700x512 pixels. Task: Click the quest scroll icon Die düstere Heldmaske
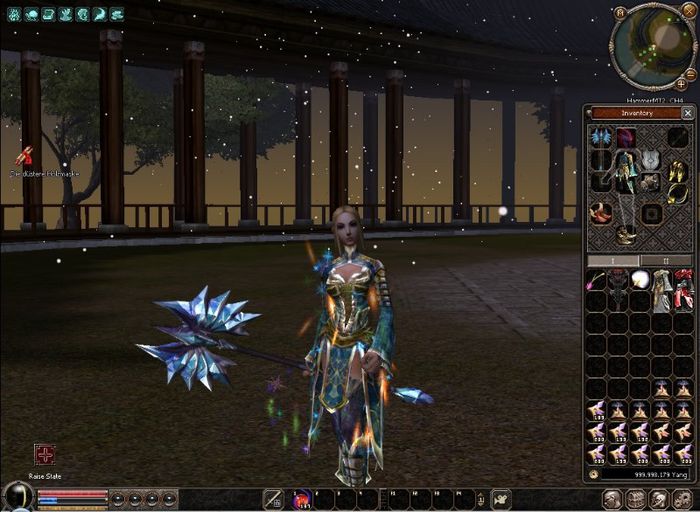coord(23,156)
